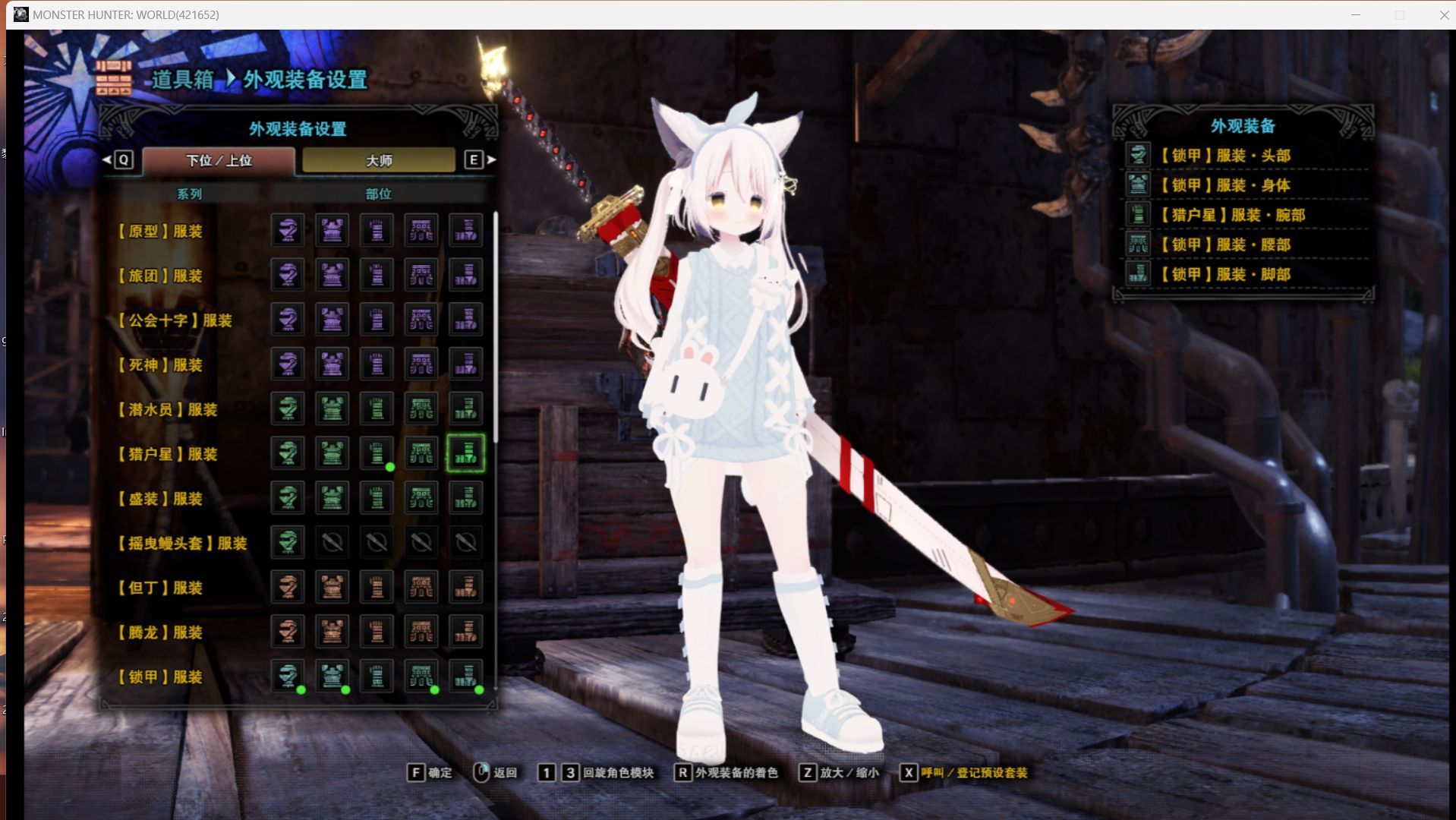Image resolution: width=1456 pixels, height=820 pixels.
Task: Select the 【旅团】服装 chest armor icon
Action: click(x=332, y=275)
